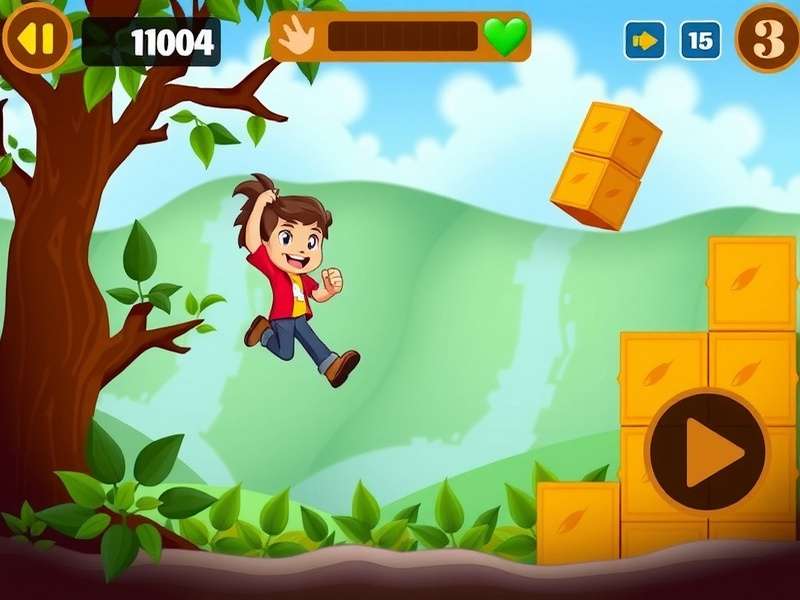800x600 pixels.
Task: Click the blue arrow icon button
Action: pos(645,41)
